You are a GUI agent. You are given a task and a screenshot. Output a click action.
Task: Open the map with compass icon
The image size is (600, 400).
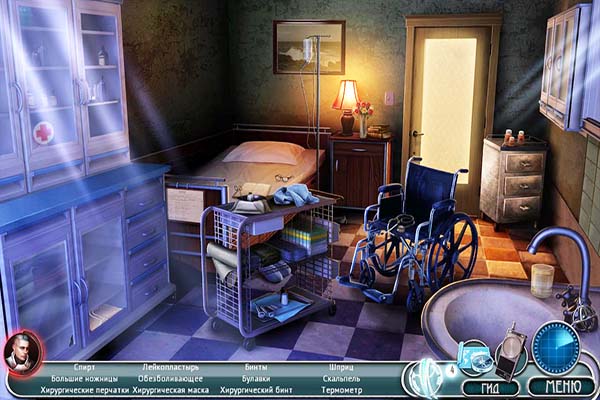click(x=475, y=357)
